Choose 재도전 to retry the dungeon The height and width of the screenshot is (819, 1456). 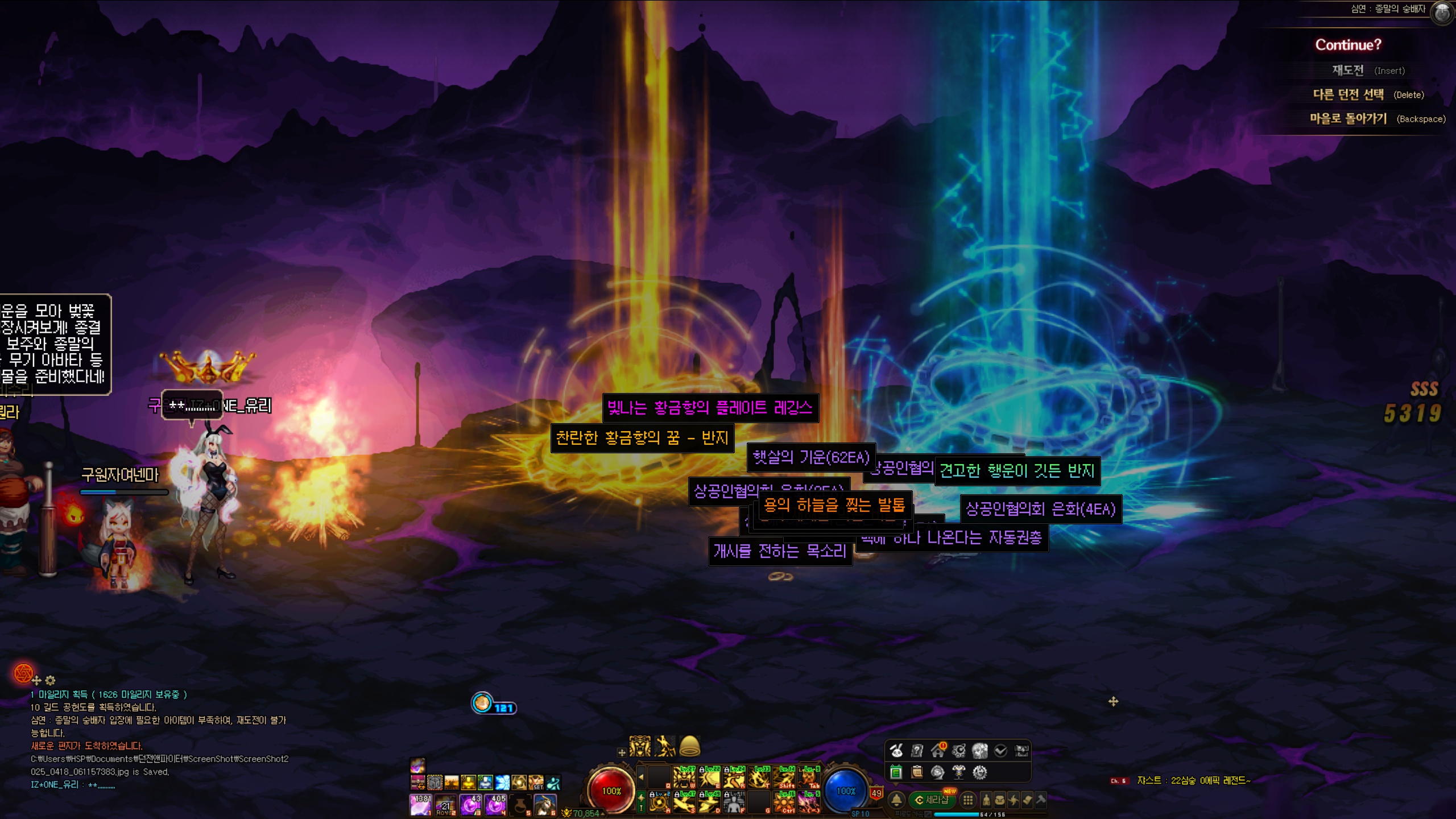point(1348,71)
